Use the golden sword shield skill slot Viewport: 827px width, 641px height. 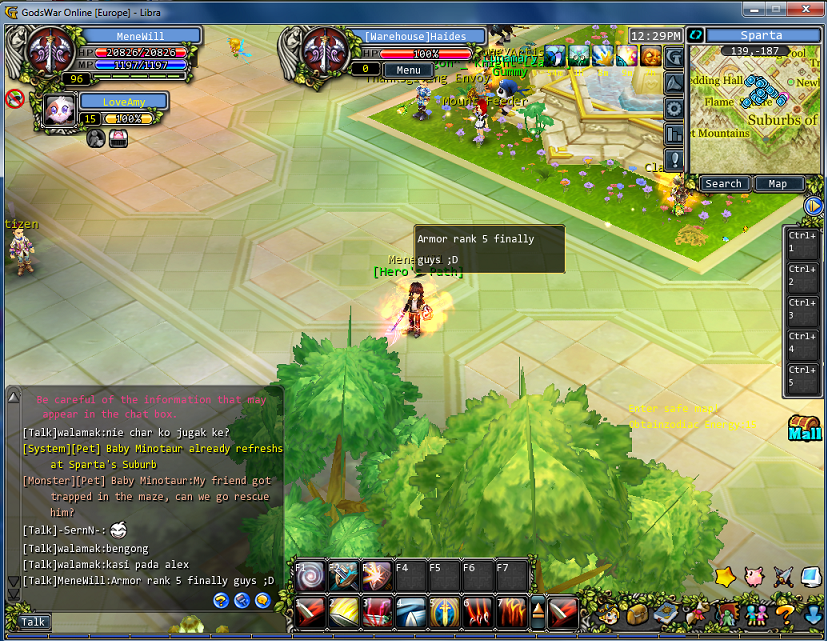tap(444, 609)
